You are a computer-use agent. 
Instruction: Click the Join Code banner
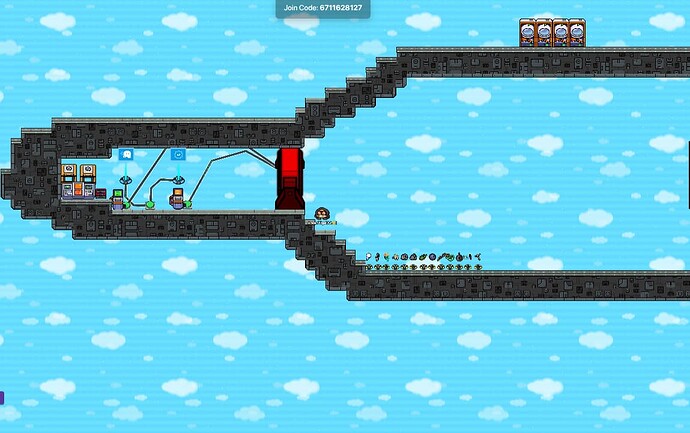pos(323,8)
